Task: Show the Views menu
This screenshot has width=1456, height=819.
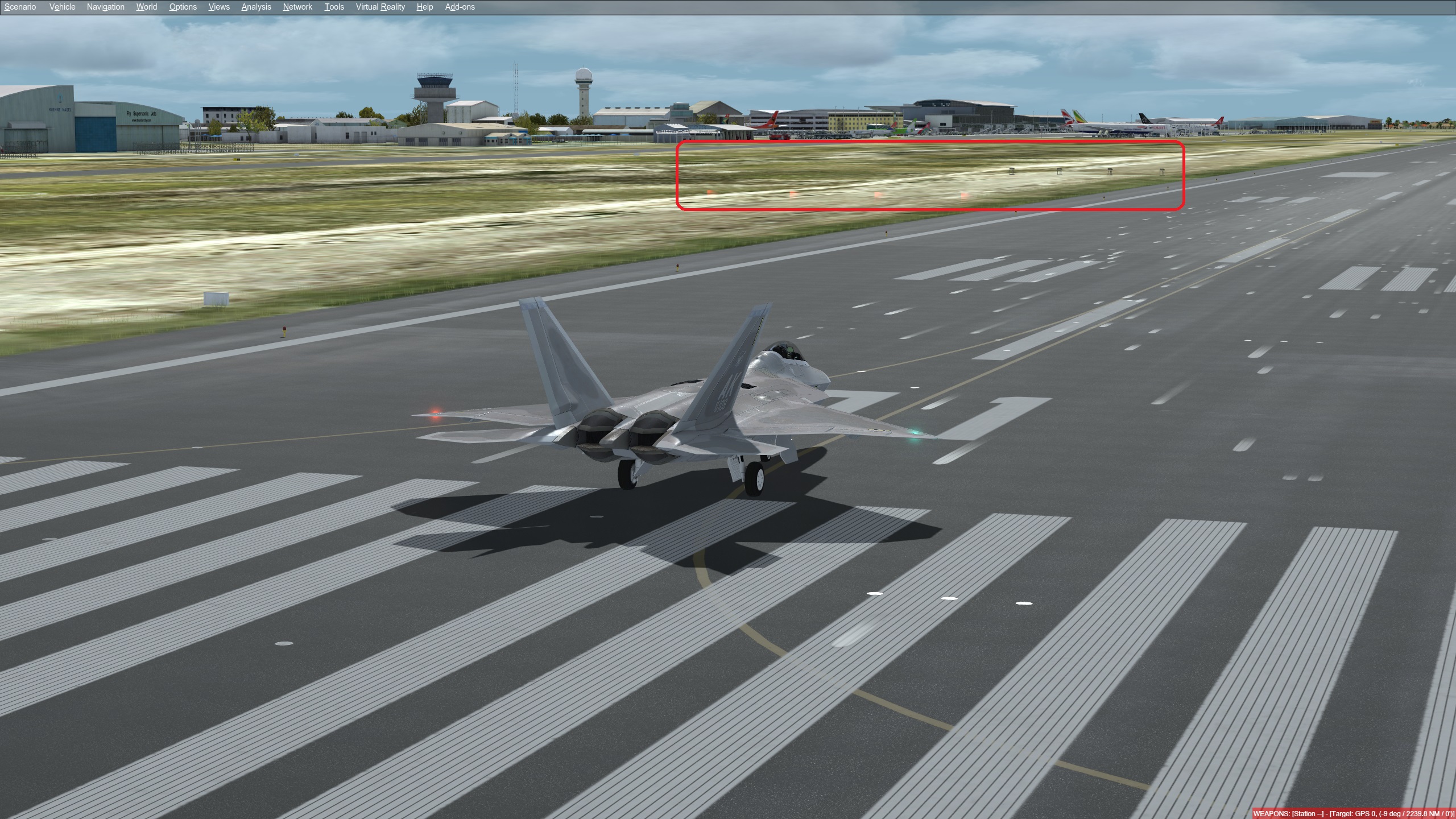Action: coord(219,7)
